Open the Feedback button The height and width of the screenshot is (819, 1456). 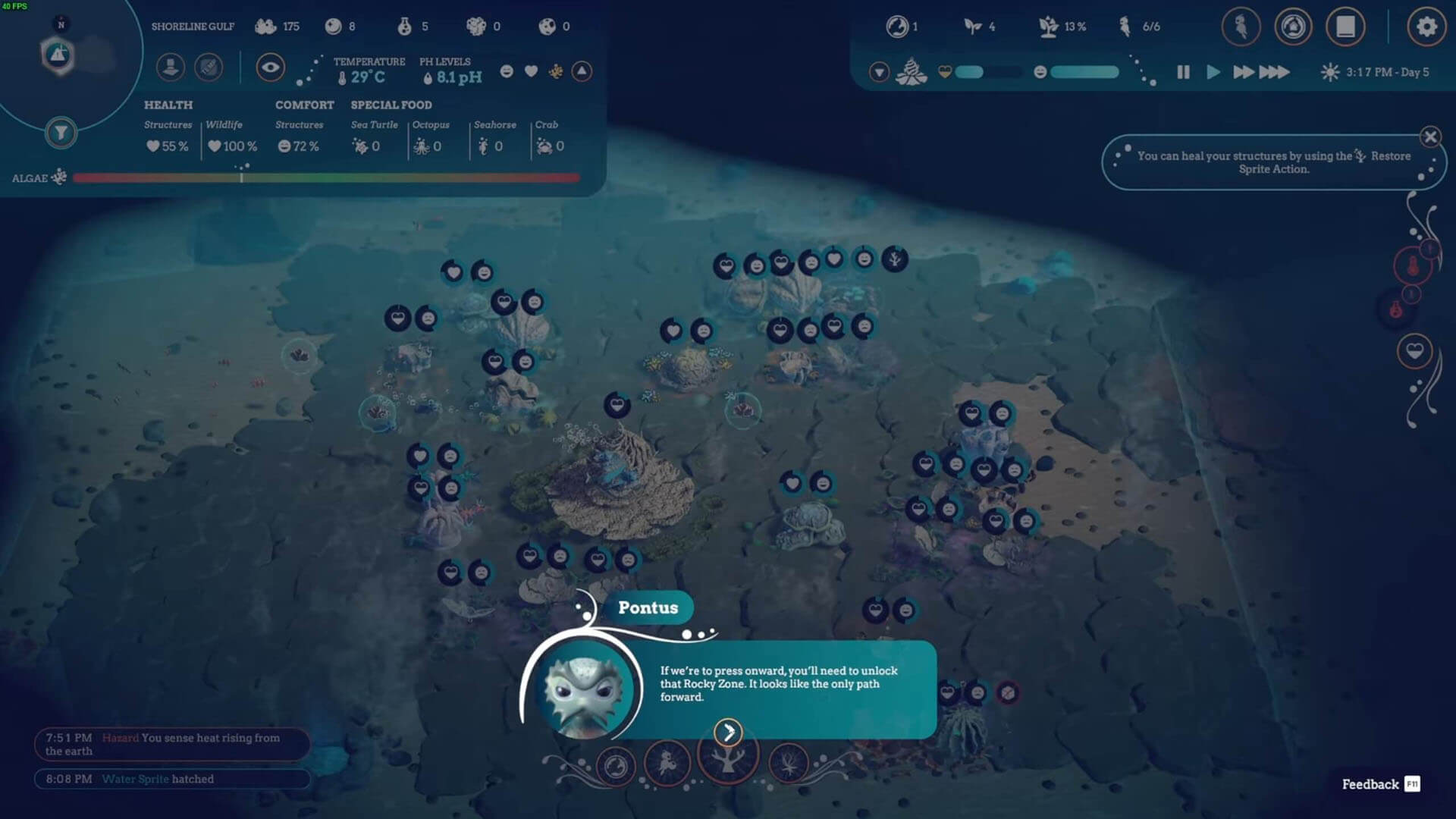(1380, 784)
